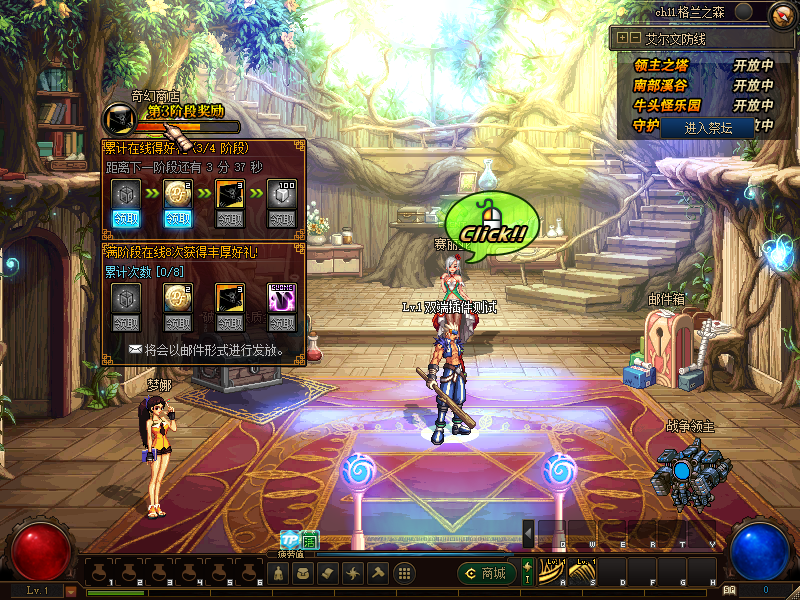Collapse the dungeon list with minus button
The image size is (800, 600).
click(x=635, y=38)
